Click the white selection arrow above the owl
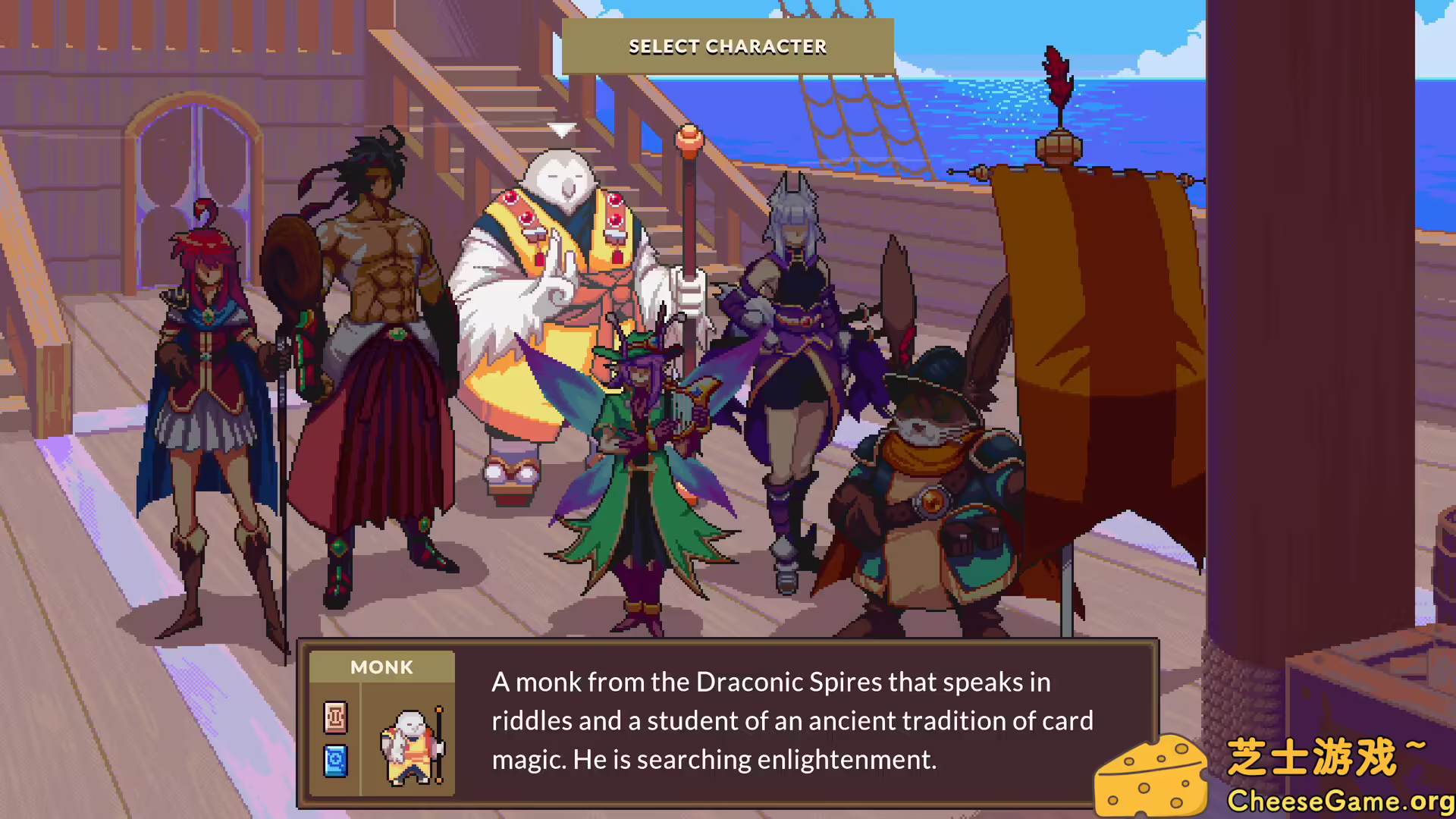This screenshot has width=1456, height=819. point(563,130)
